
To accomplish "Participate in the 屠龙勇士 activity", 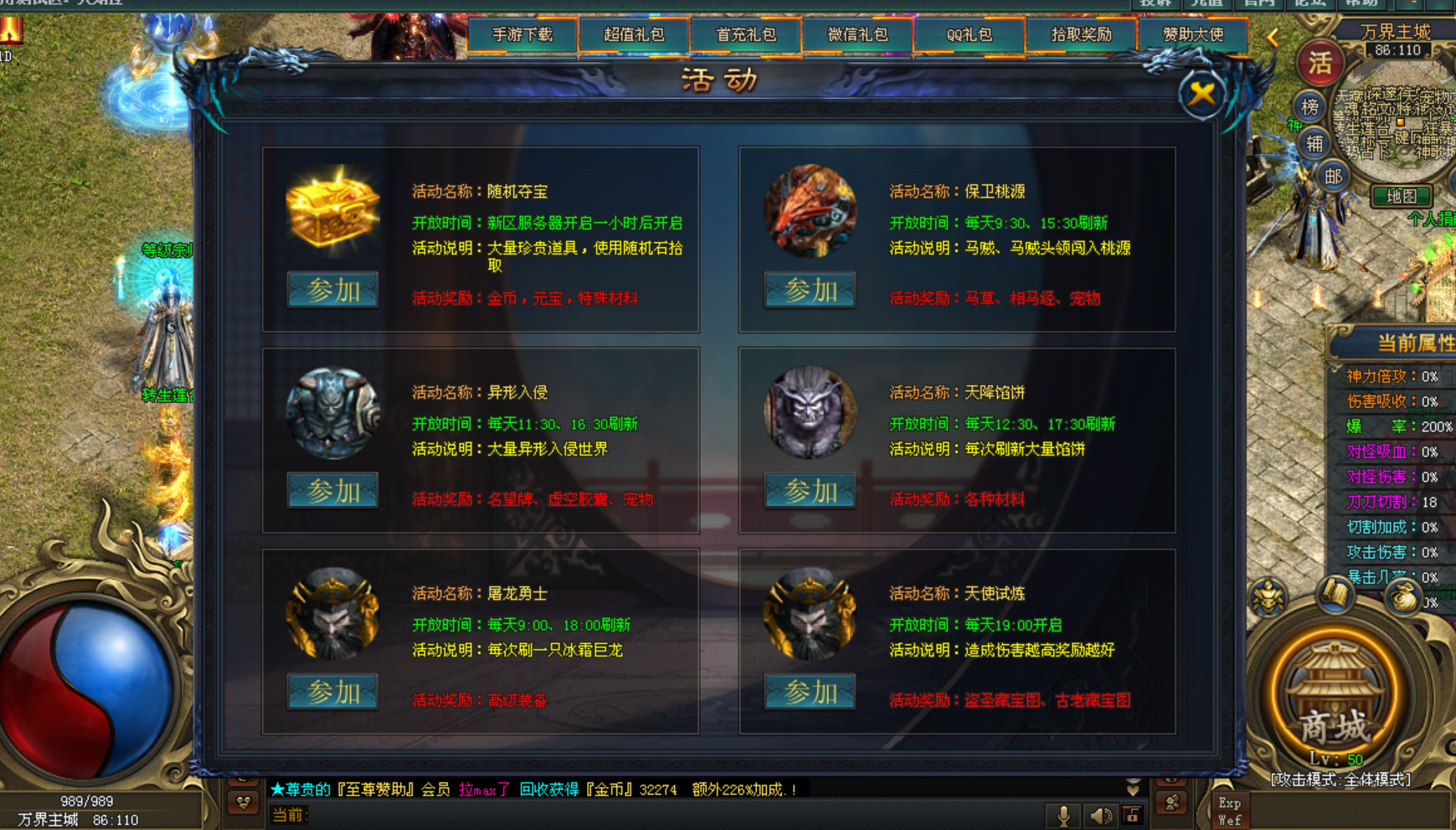I will (x=332, y=692).
